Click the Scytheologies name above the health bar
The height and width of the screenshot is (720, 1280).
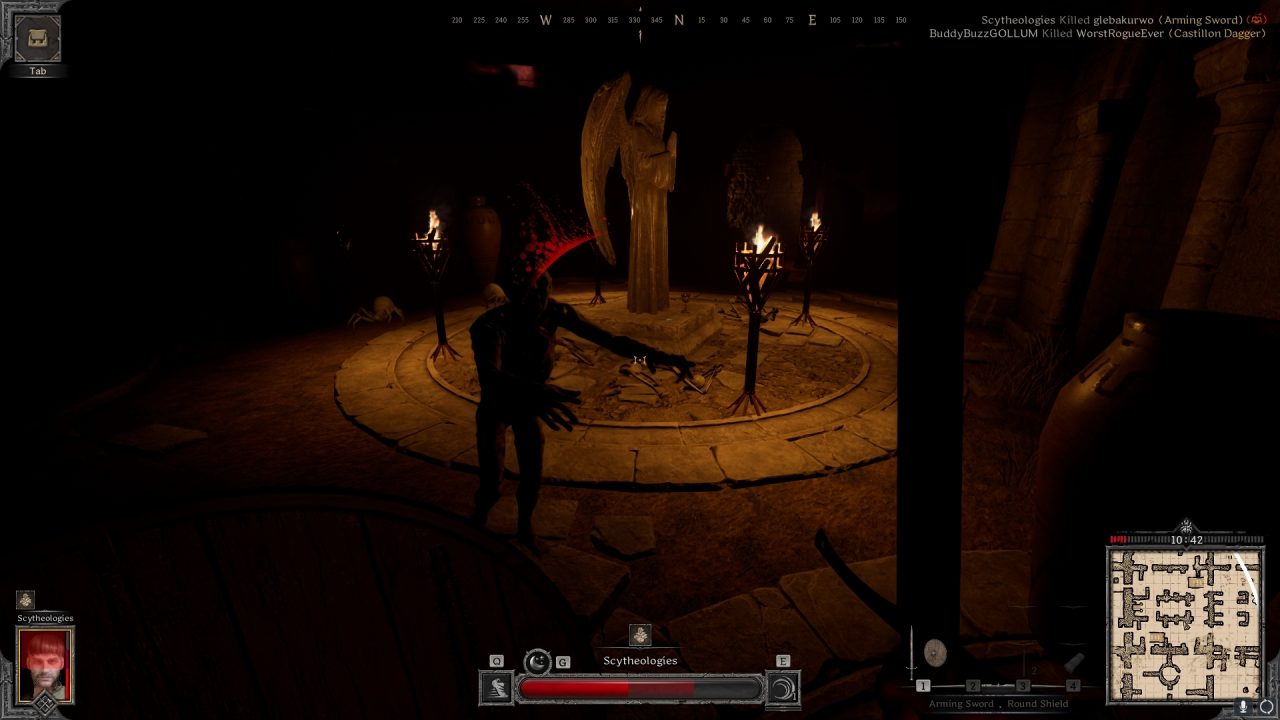639,660
